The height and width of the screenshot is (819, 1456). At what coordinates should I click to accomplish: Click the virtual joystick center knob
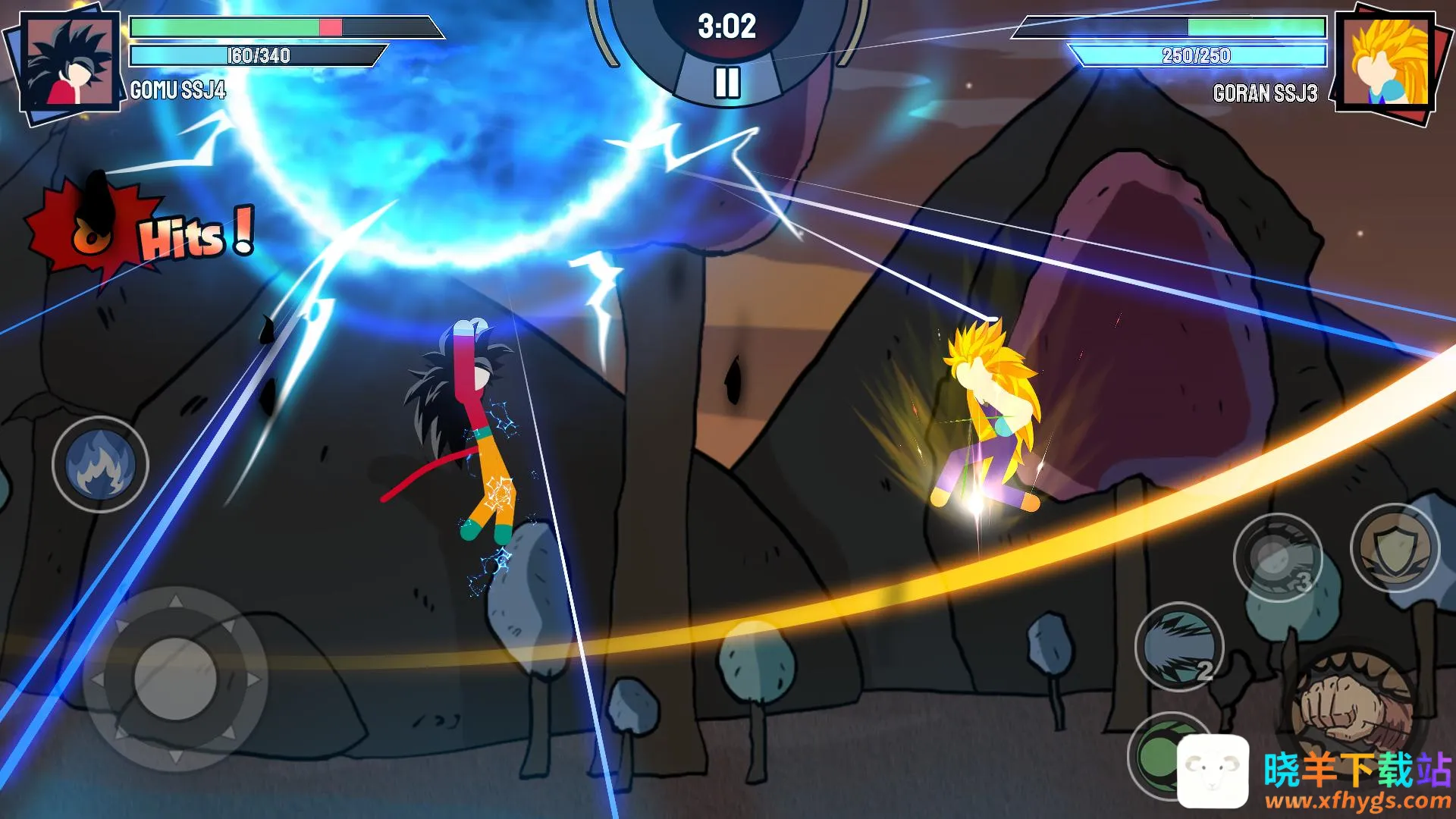(175, 679)
